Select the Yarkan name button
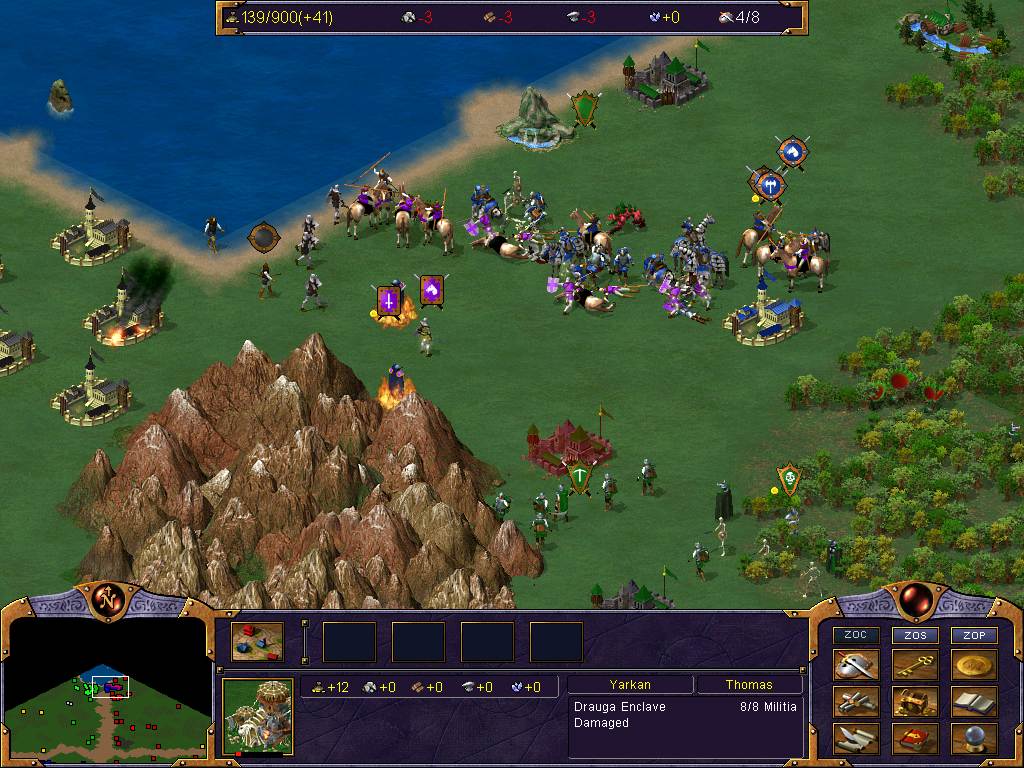 (x=630, y=685)
